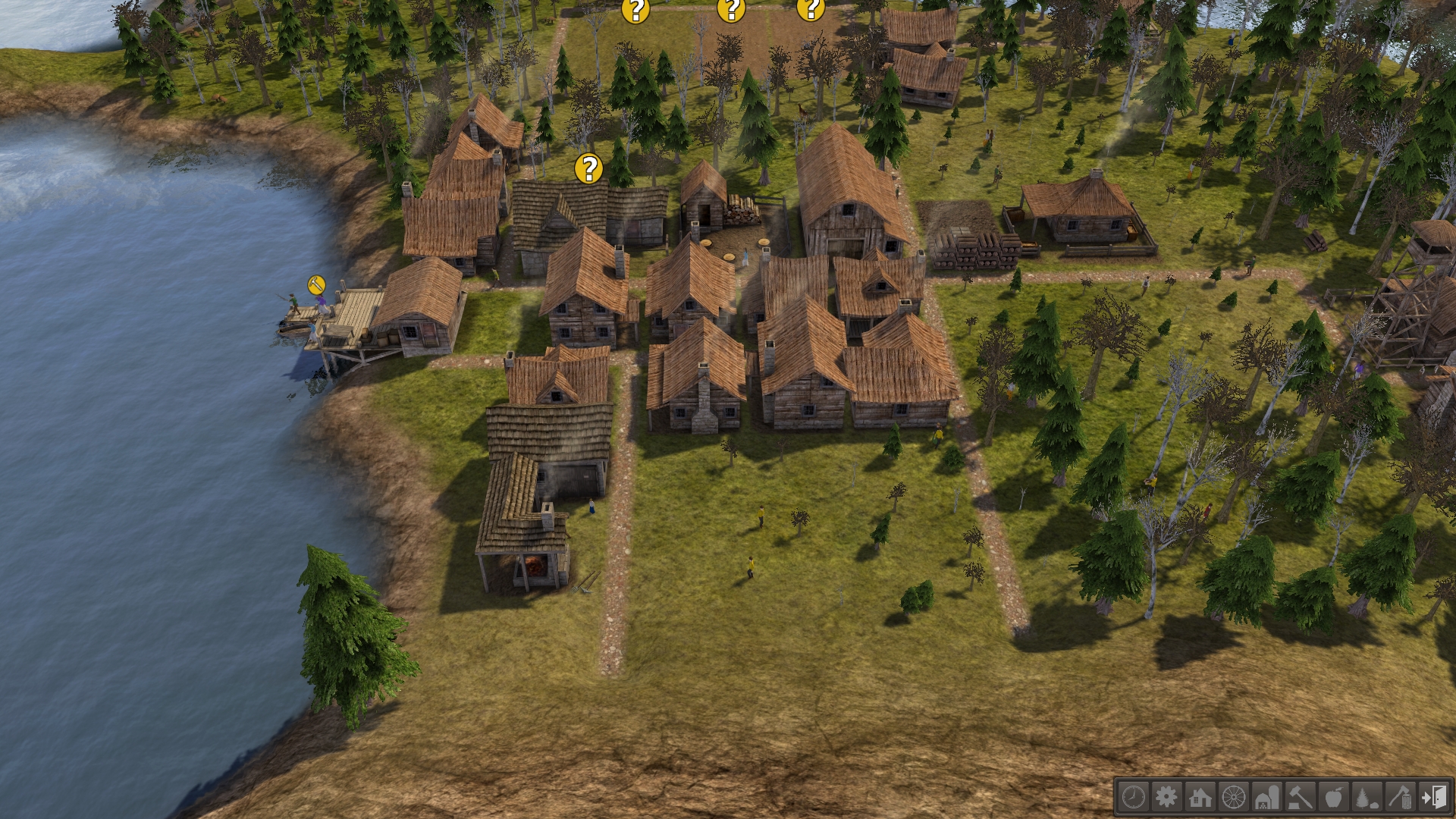Open the apple food production menu

(x=1334, y=797)
